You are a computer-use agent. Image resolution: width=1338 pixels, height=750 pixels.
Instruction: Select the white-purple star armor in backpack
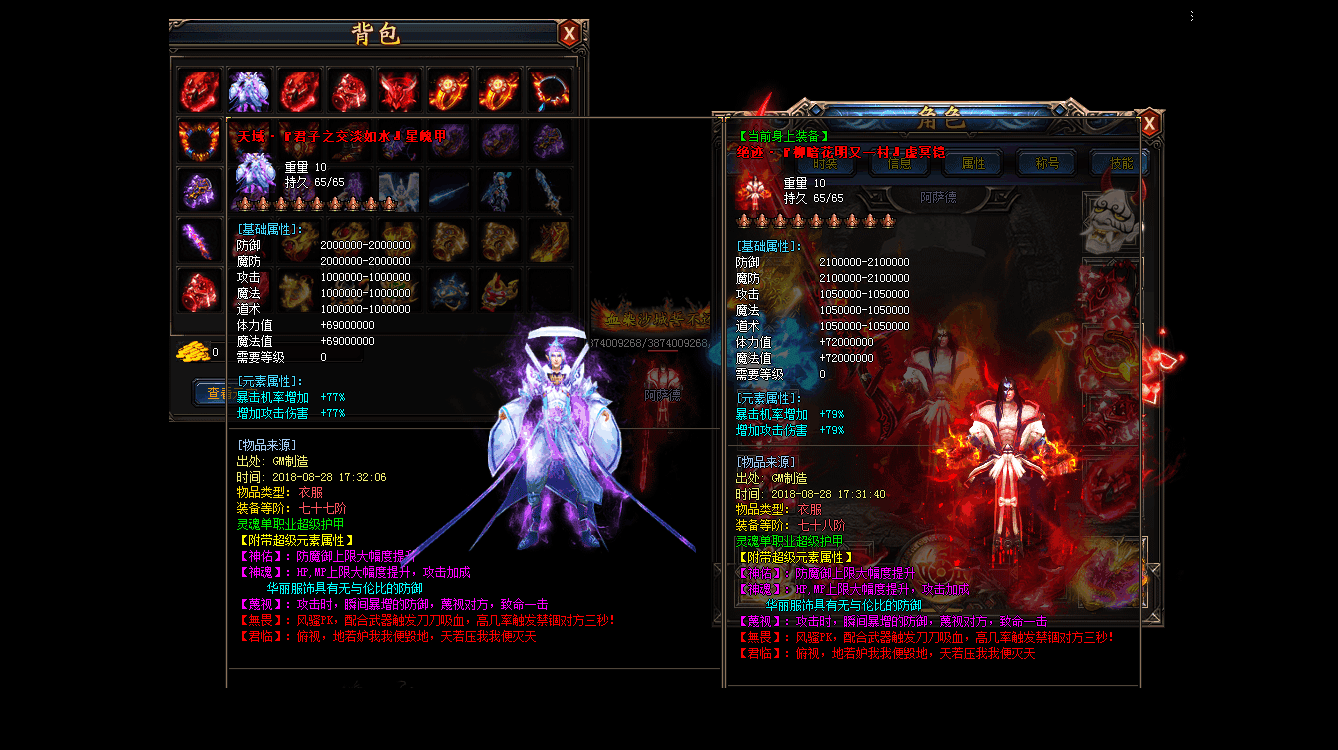point(250,91)
